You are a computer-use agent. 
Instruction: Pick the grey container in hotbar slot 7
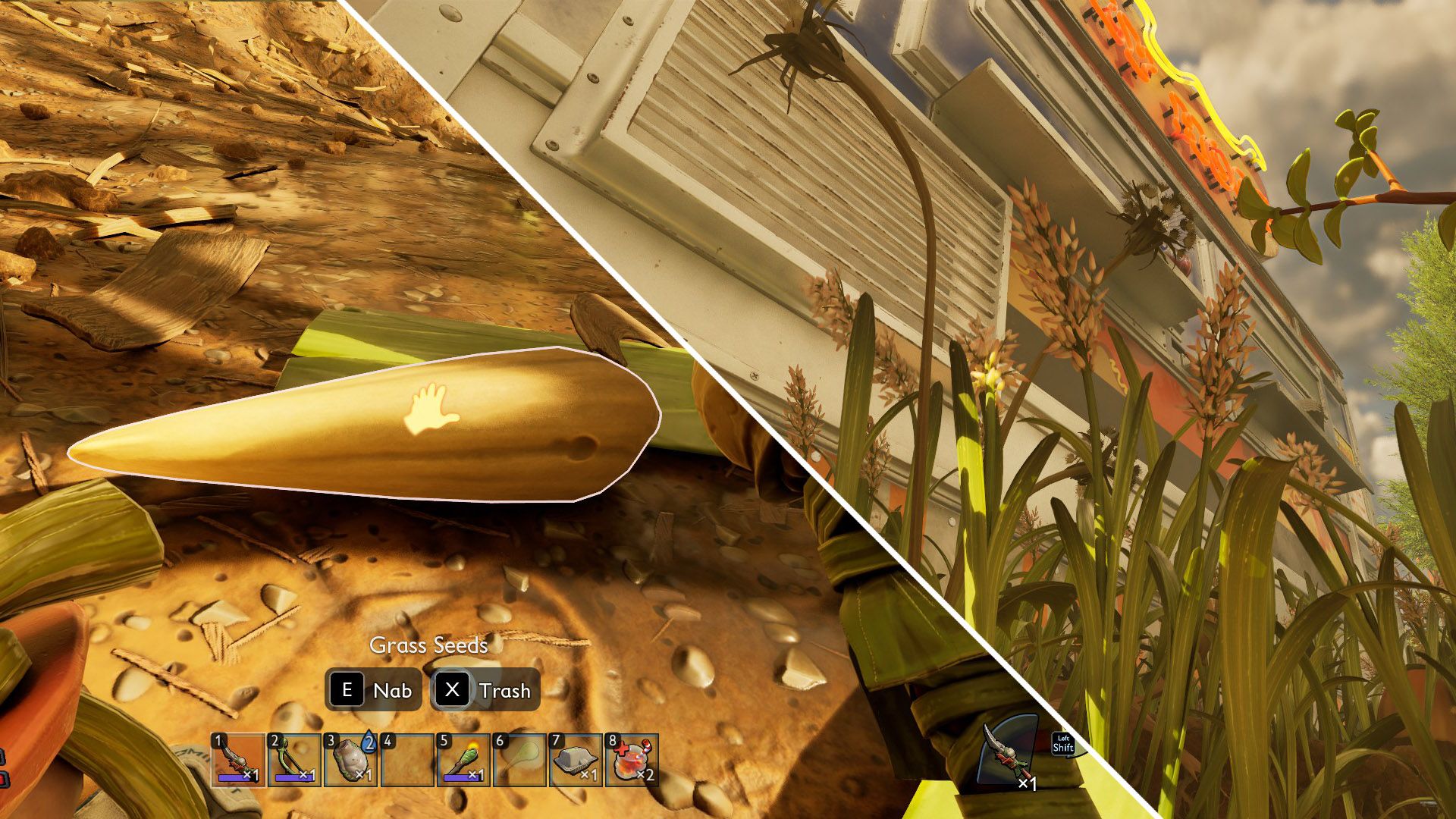[576, 760]
